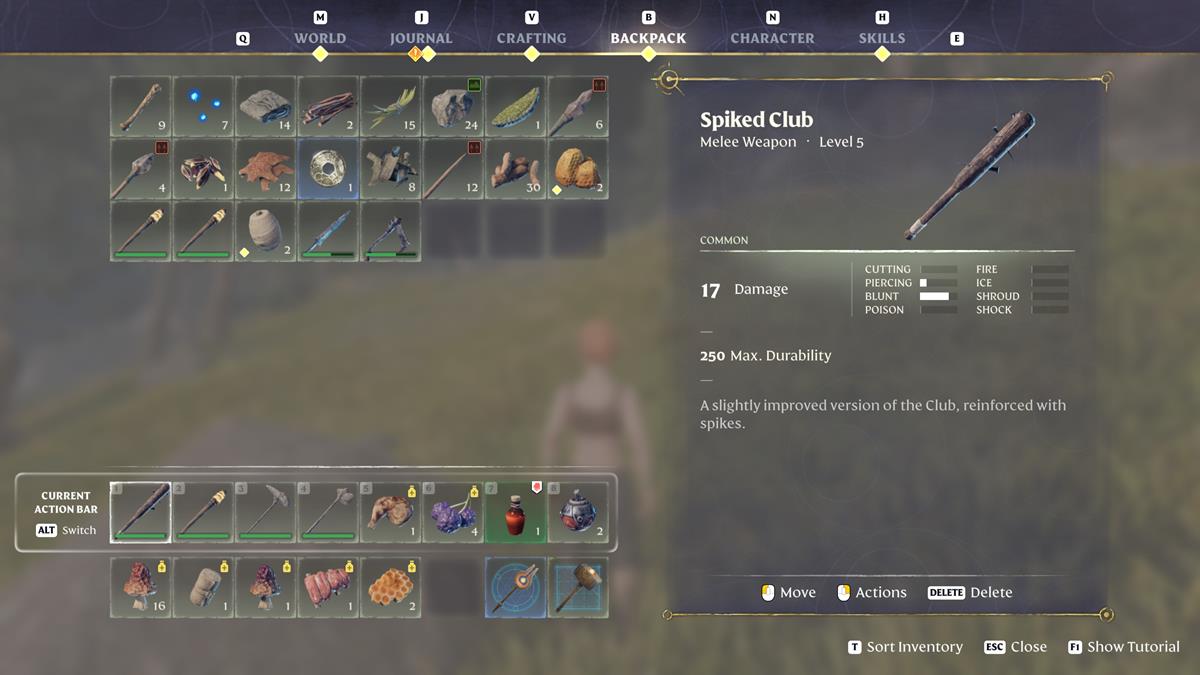This screenshot has height=675, width=1200.
Task: Go to the Crafting tab
Action: (531, 38)
